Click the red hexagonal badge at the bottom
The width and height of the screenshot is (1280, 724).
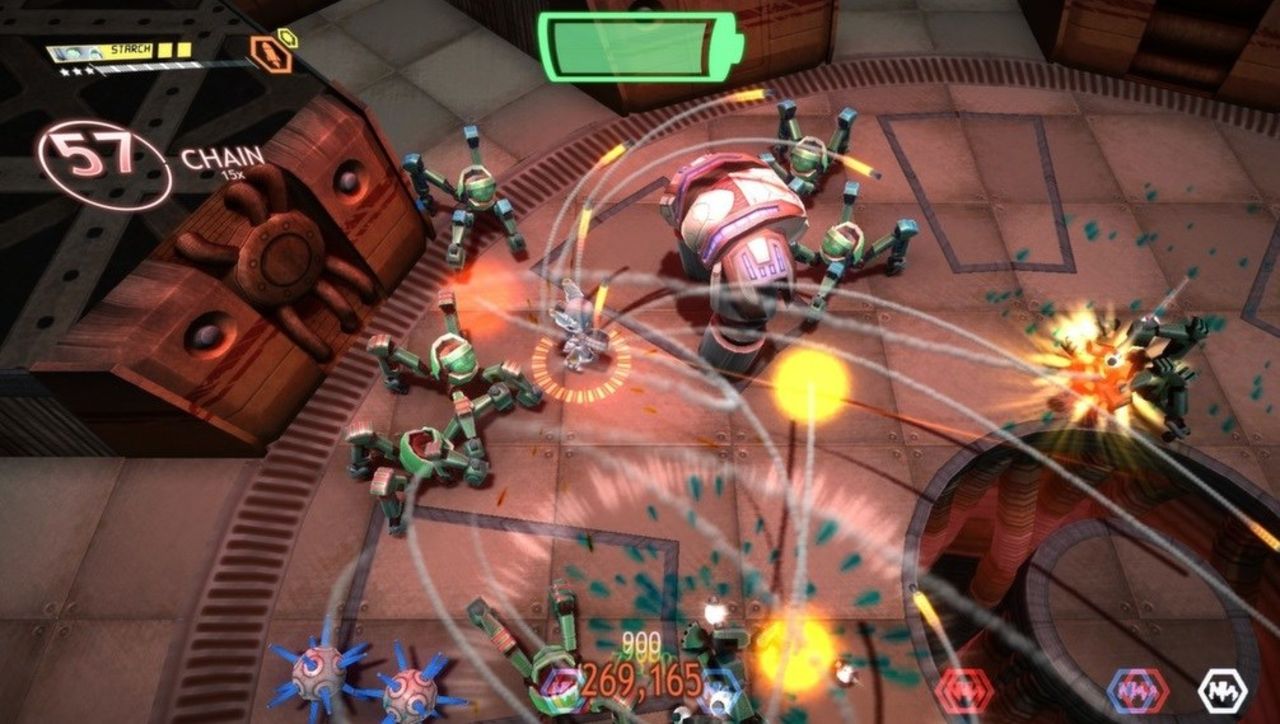pos(963,690)
